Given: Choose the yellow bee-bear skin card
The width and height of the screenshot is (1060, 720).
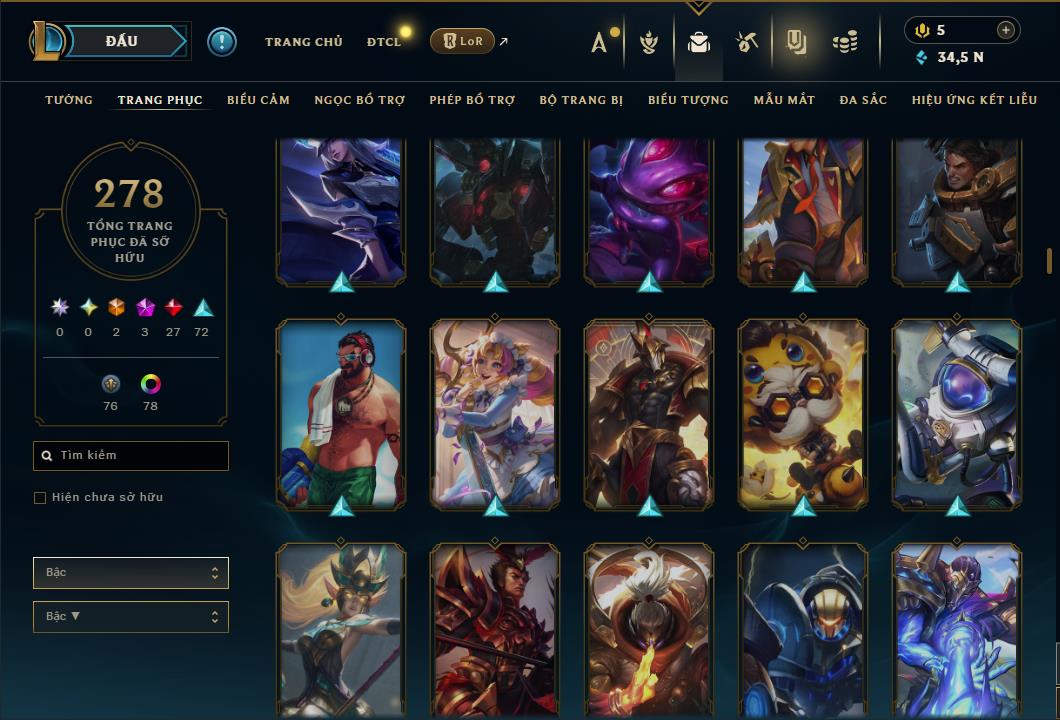Looking at the screenshot, I should 803,412.
